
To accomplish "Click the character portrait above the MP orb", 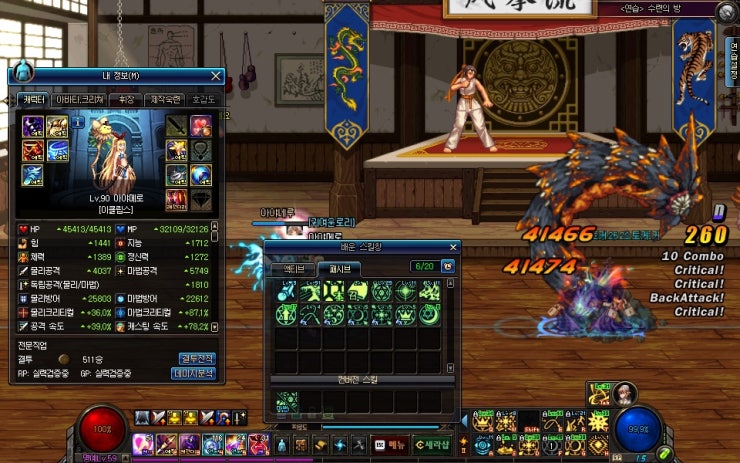I will click(x=626, y=392).
